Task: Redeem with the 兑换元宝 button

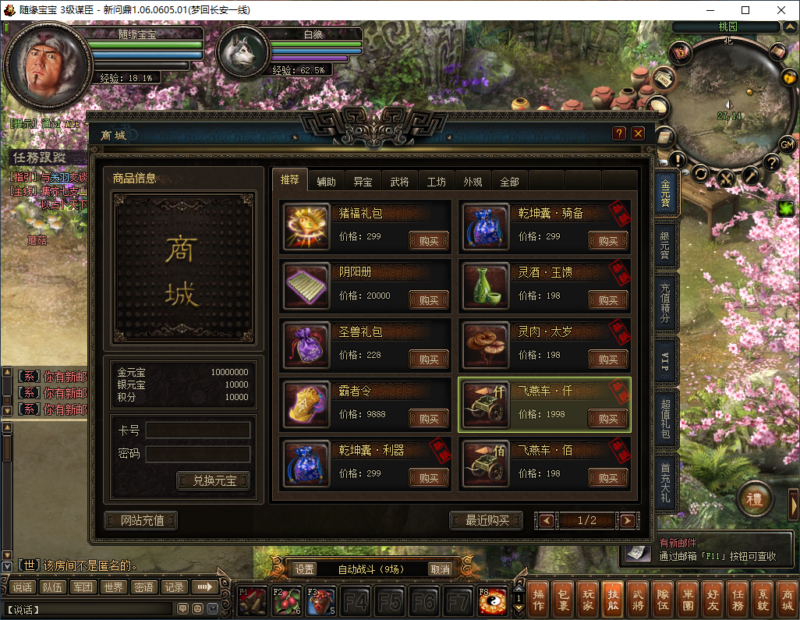Action: 213,481
